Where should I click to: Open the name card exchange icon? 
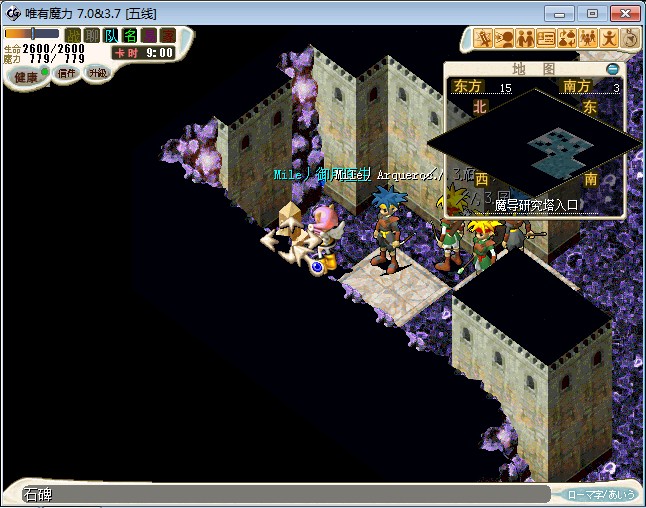click(546, 39)
